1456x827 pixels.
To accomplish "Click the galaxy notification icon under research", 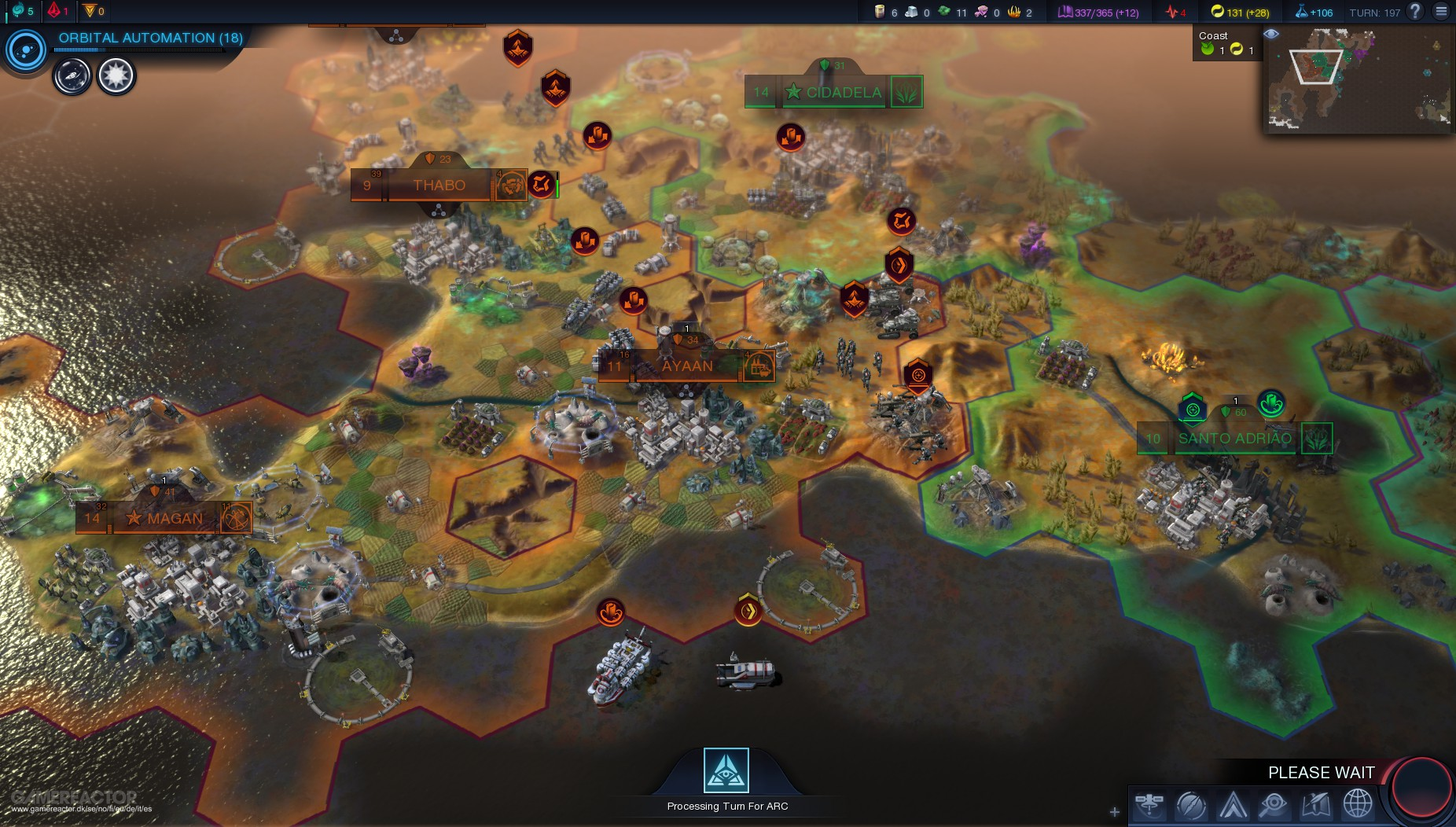I will [x=72, y=77].
